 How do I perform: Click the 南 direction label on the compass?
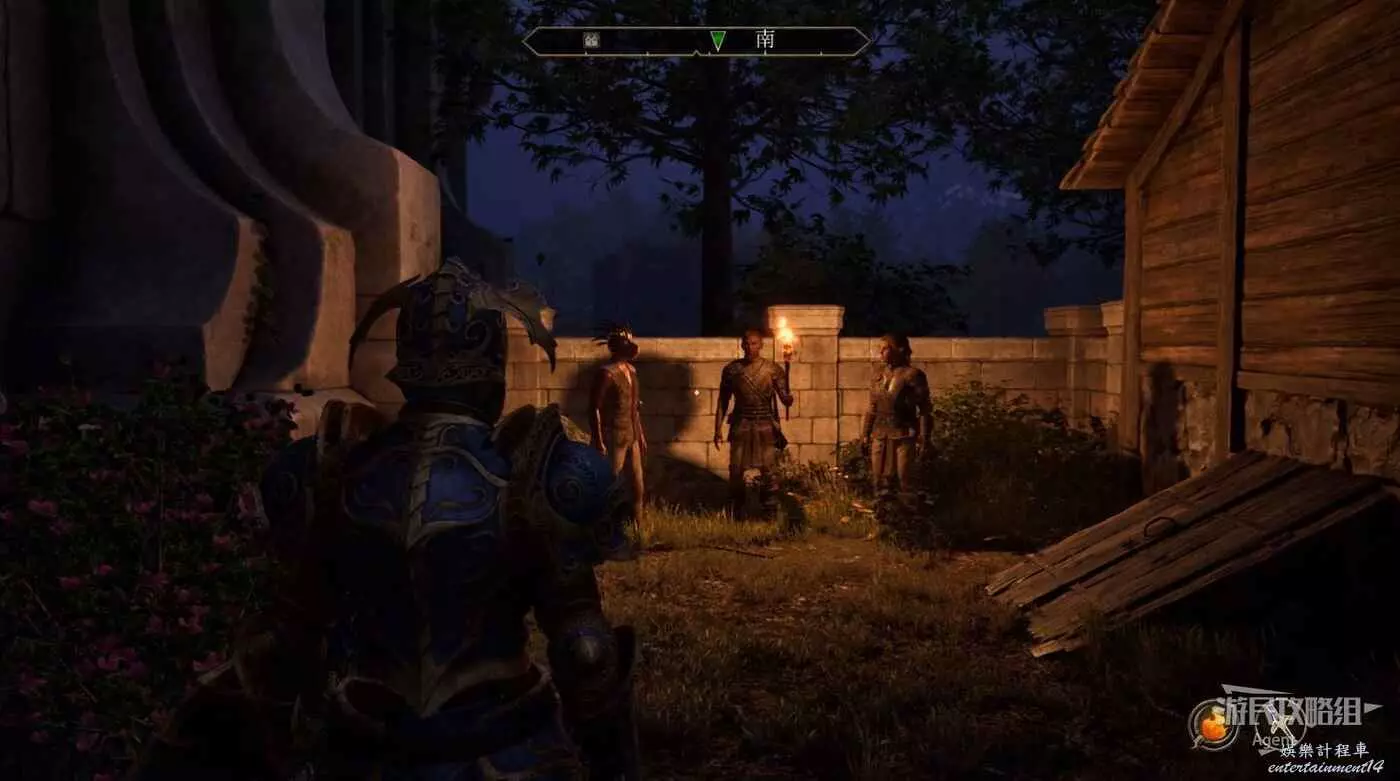[765, 40]
